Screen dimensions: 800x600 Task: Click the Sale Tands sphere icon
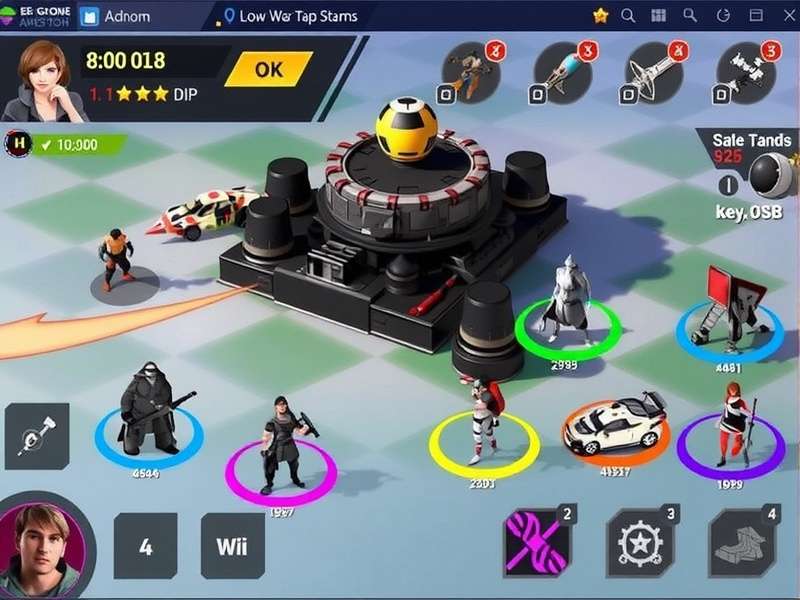click(x=771, y=177)
